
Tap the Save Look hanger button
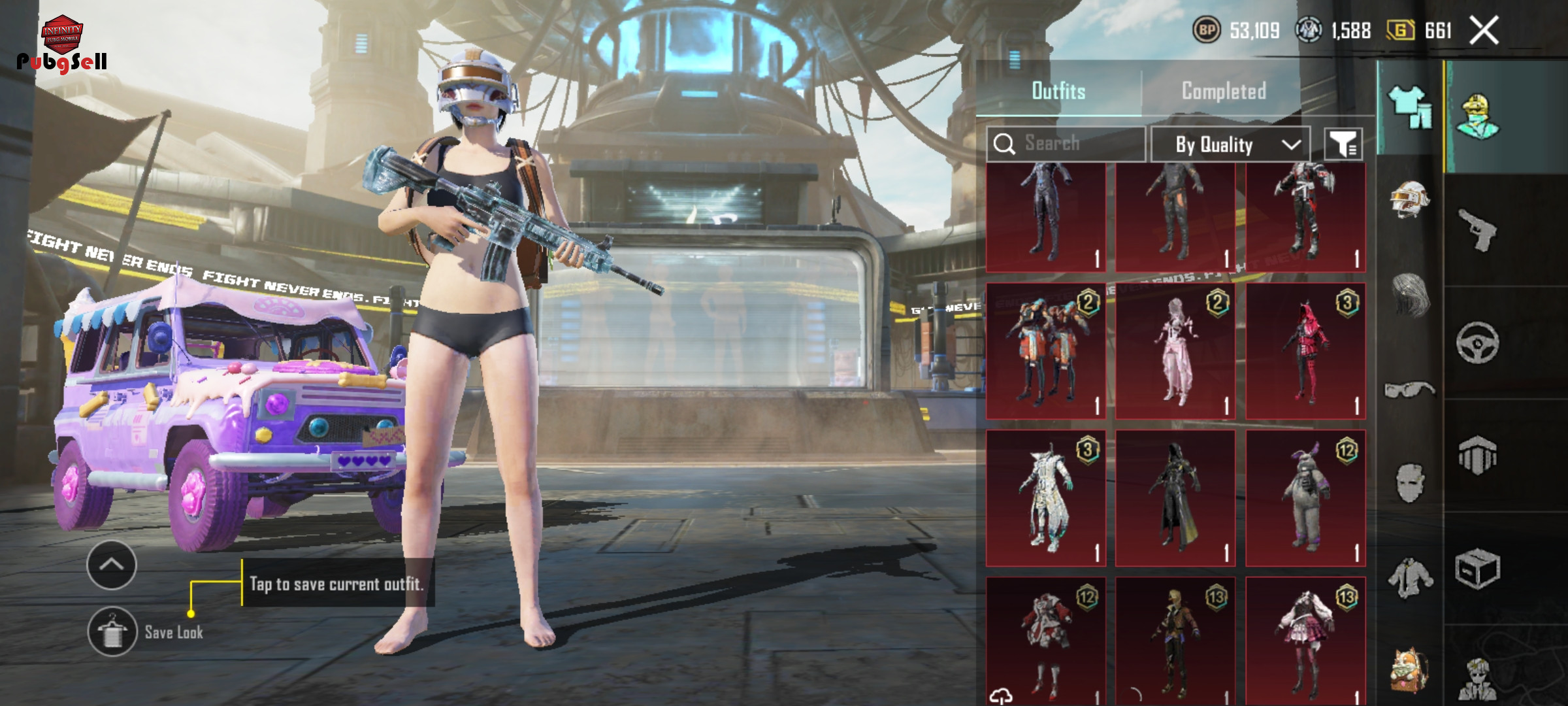click(x=112, y=631)
